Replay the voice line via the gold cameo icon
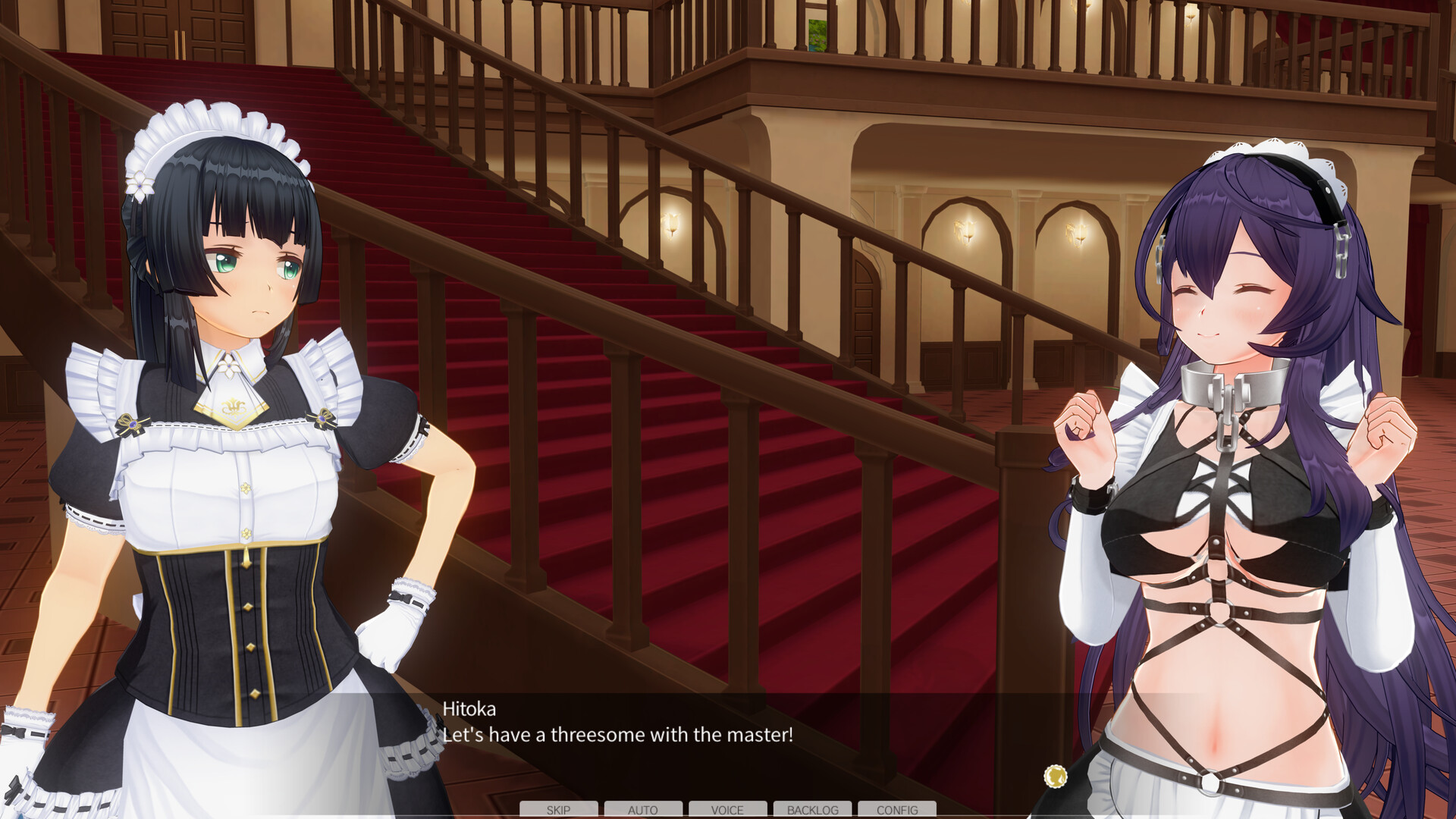Screen dimensions: 1456x819 pos(1054,775)
